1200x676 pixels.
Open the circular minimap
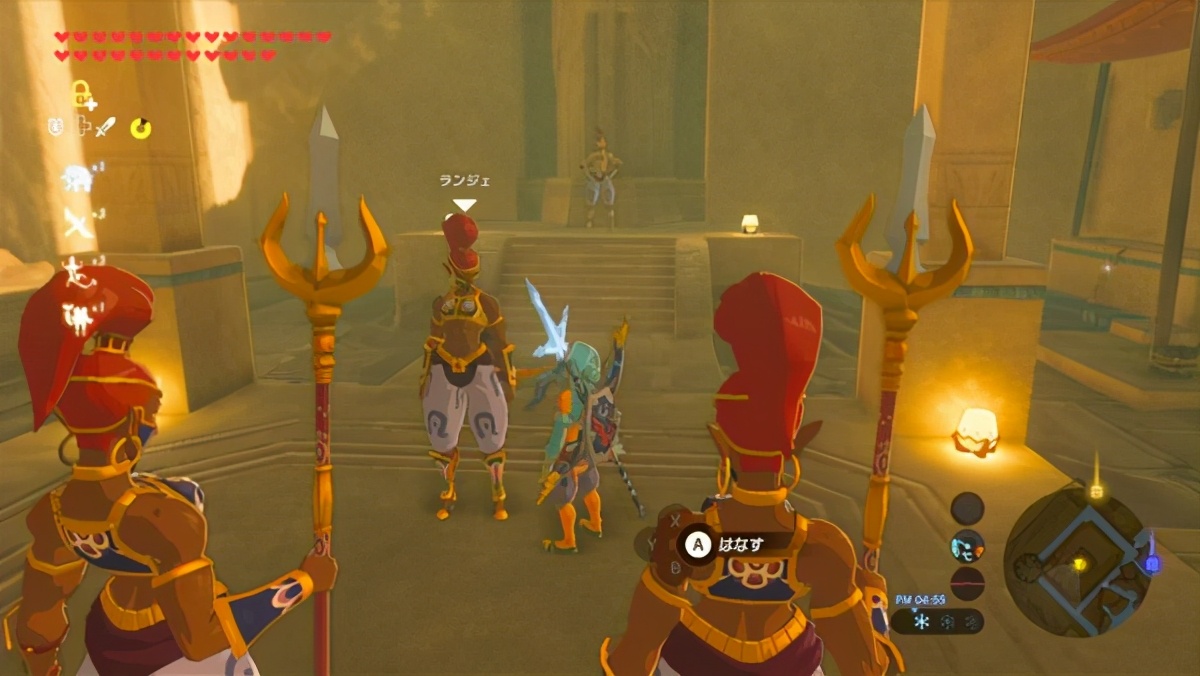(1077, 561)
